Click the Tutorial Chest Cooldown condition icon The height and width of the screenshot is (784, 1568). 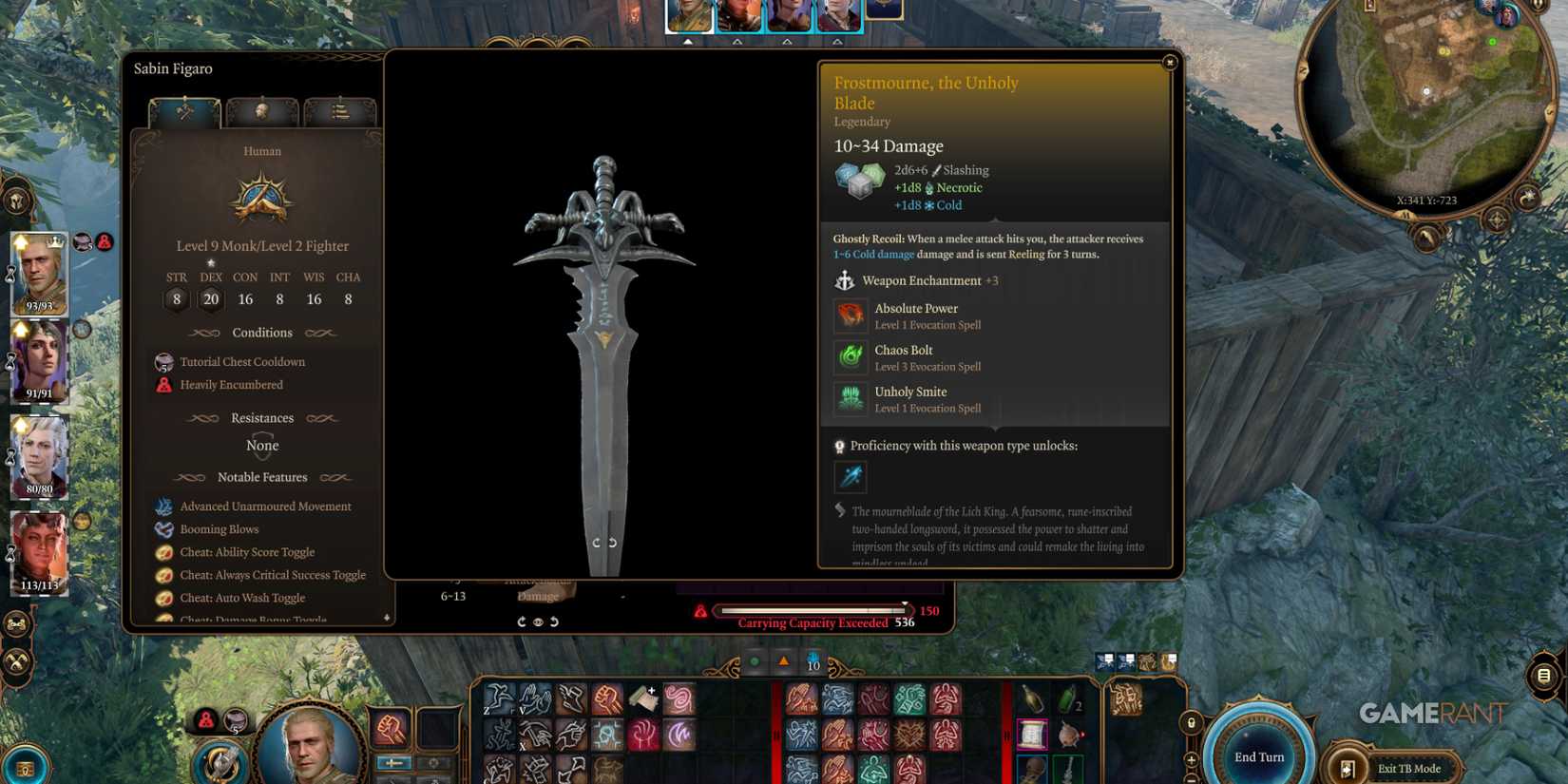(163, 362)
